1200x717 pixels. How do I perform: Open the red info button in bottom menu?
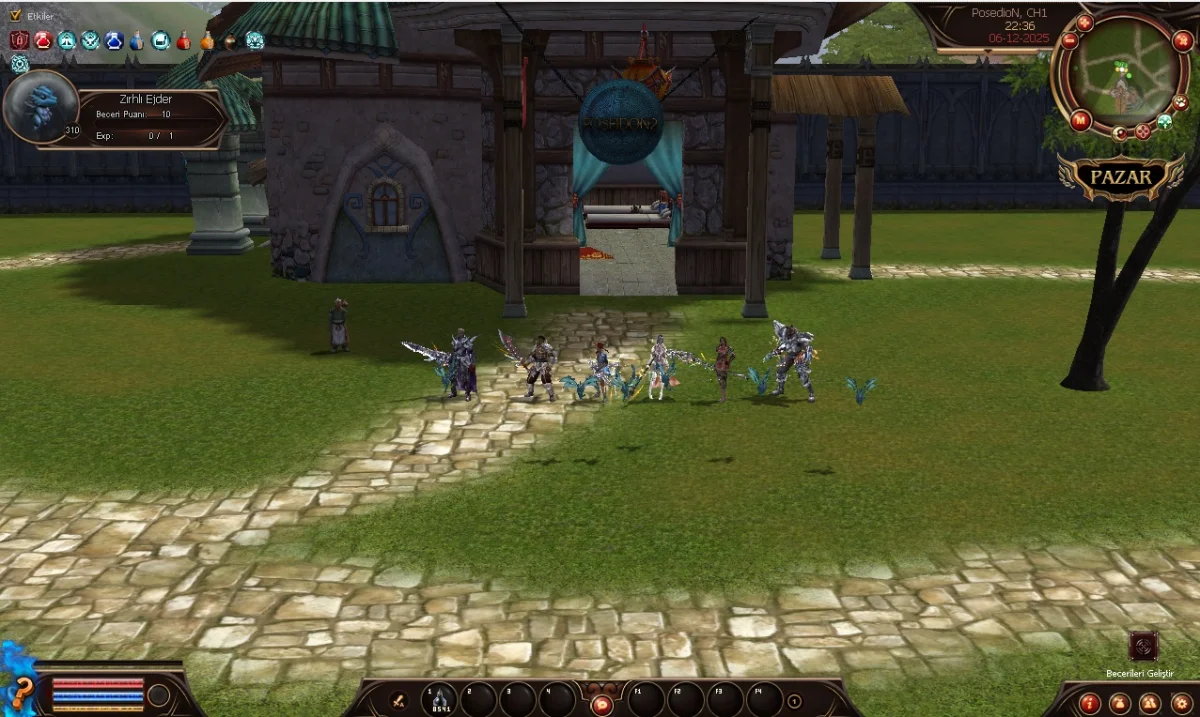point(1091,702)
